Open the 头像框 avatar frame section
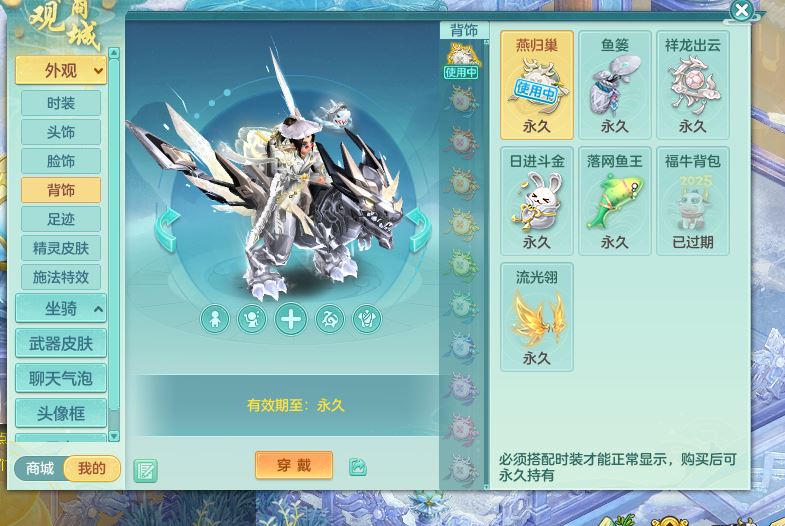Screen dimensions: 785x526 point(61,413)
